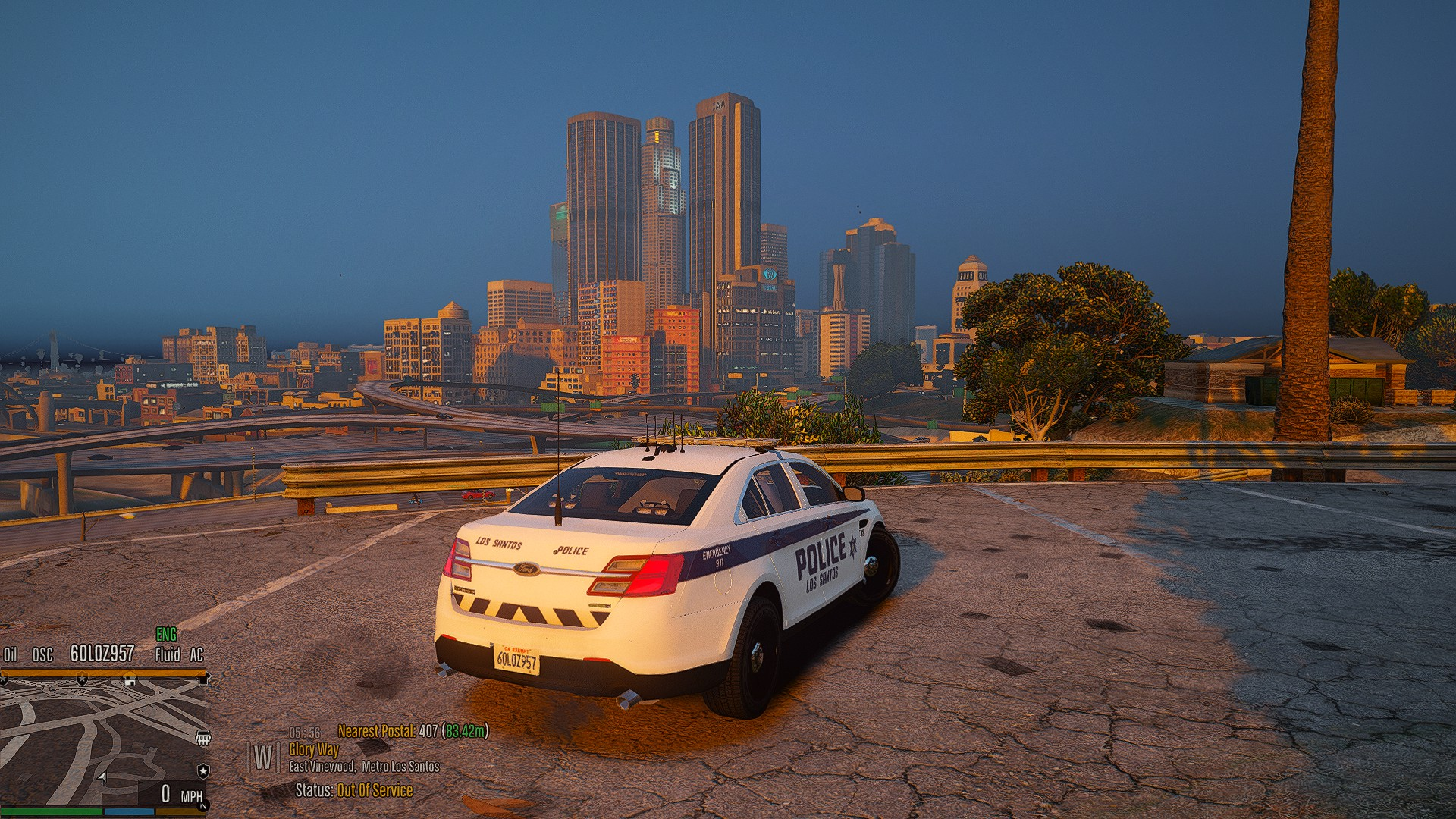Click police shield blip below gearshift blip
The height and width of the screenshot is (819, 1456).
coord(203,771)
